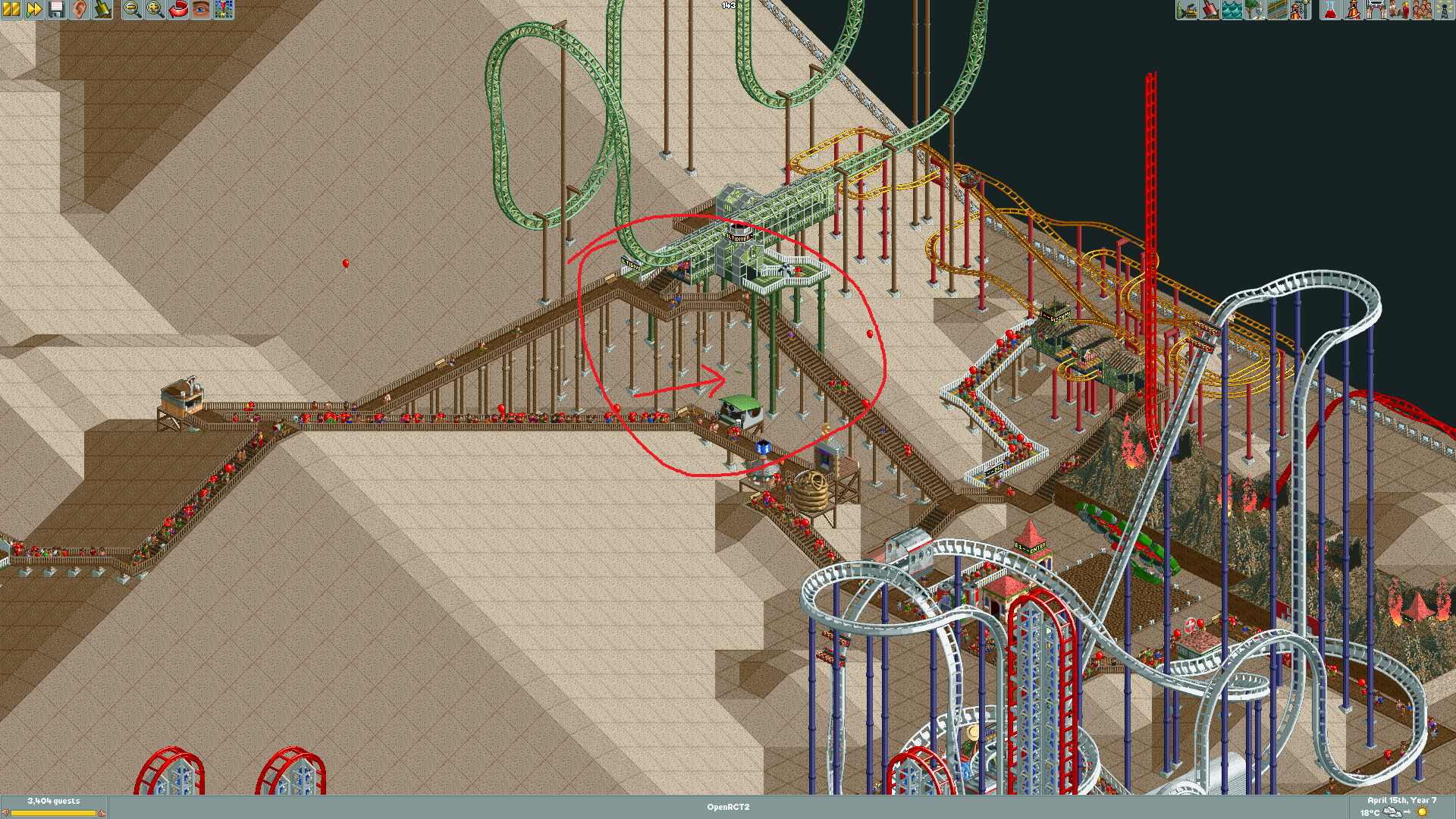Select the Land modification tool

pos(1209,10)
